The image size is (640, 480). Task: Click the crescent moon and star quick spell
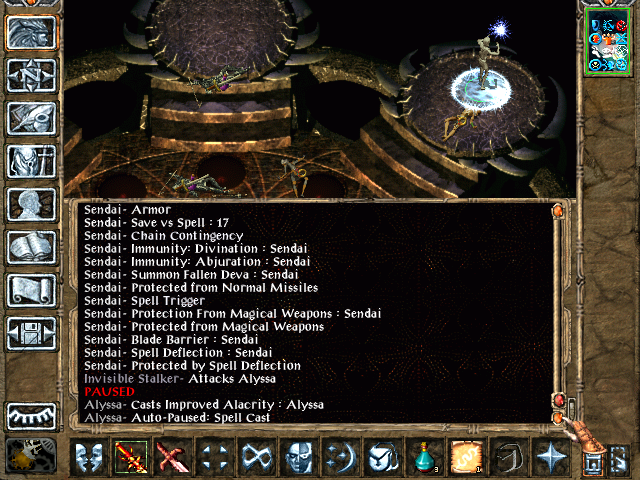click(341, 460)
